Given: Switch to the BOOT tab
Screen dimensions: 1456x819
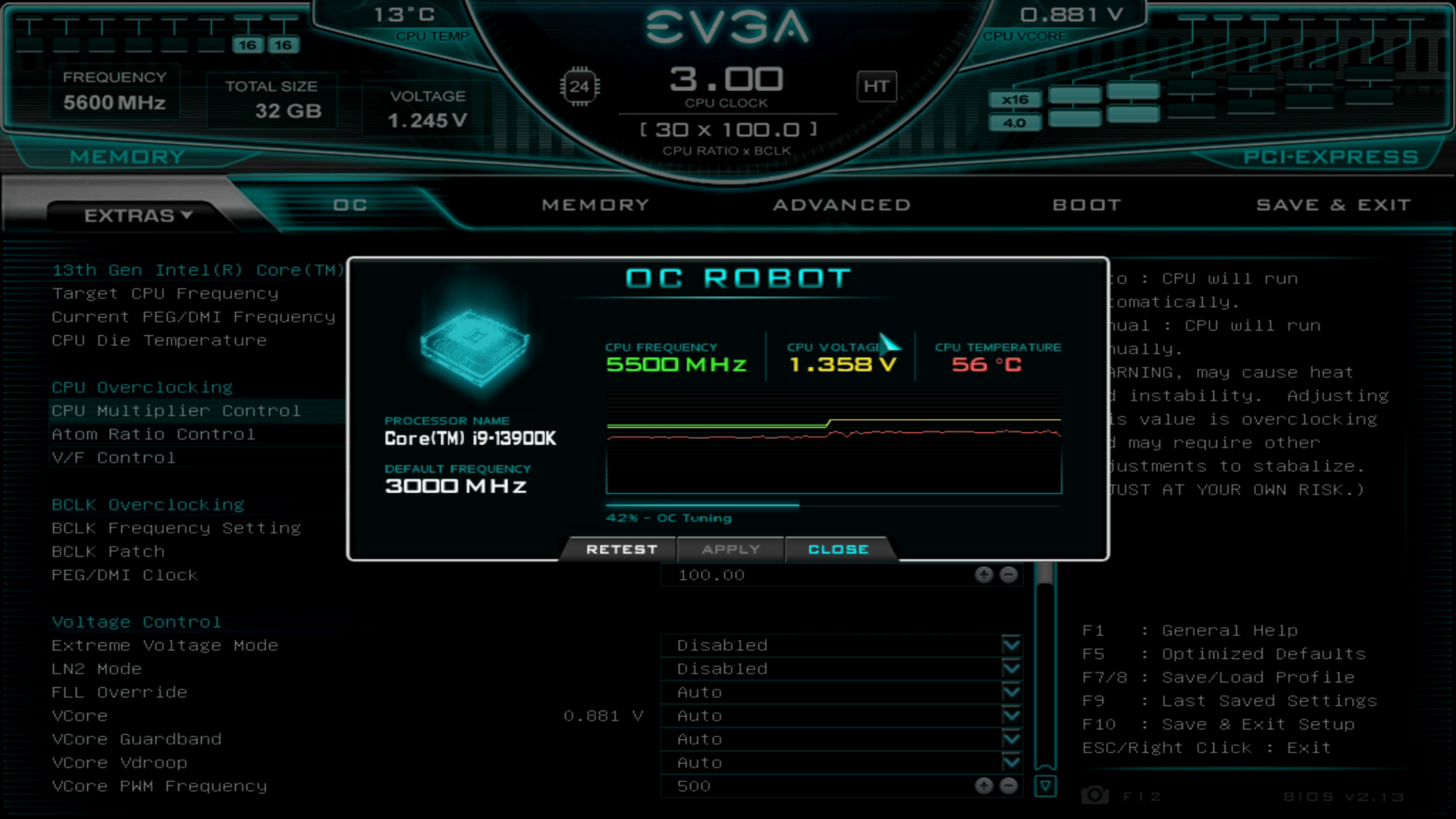Looking at the screenshot, I should (x=1087, y=204).
